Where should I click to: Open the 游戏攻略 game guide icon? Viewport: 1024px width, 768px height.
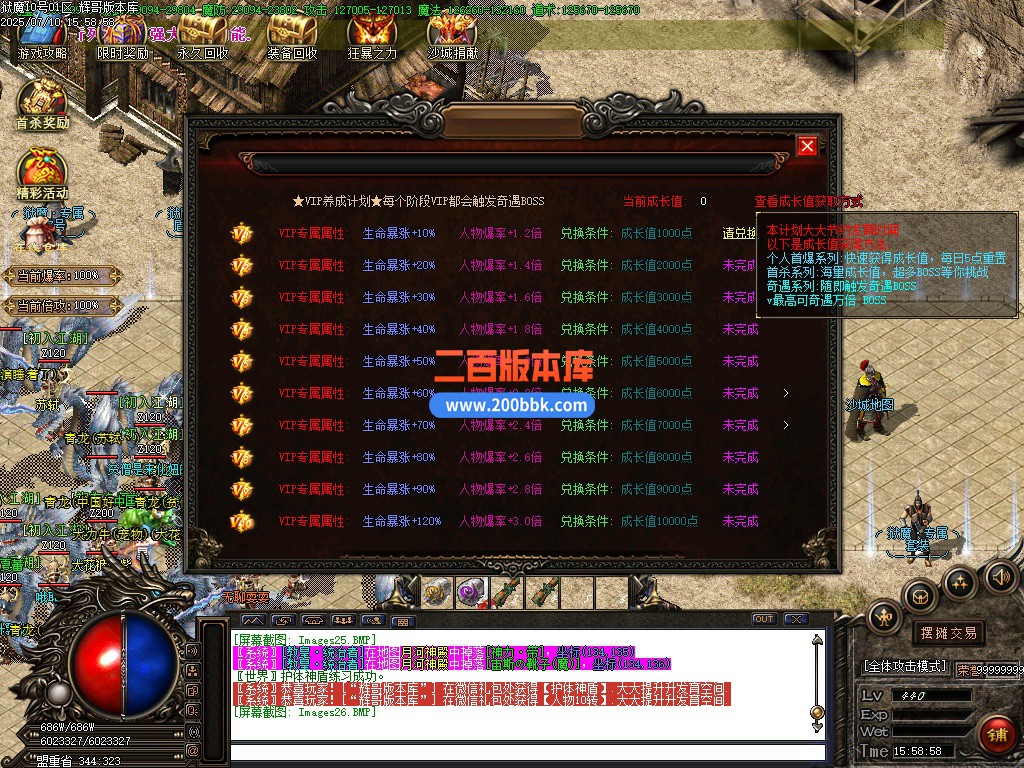click(42, 38)
